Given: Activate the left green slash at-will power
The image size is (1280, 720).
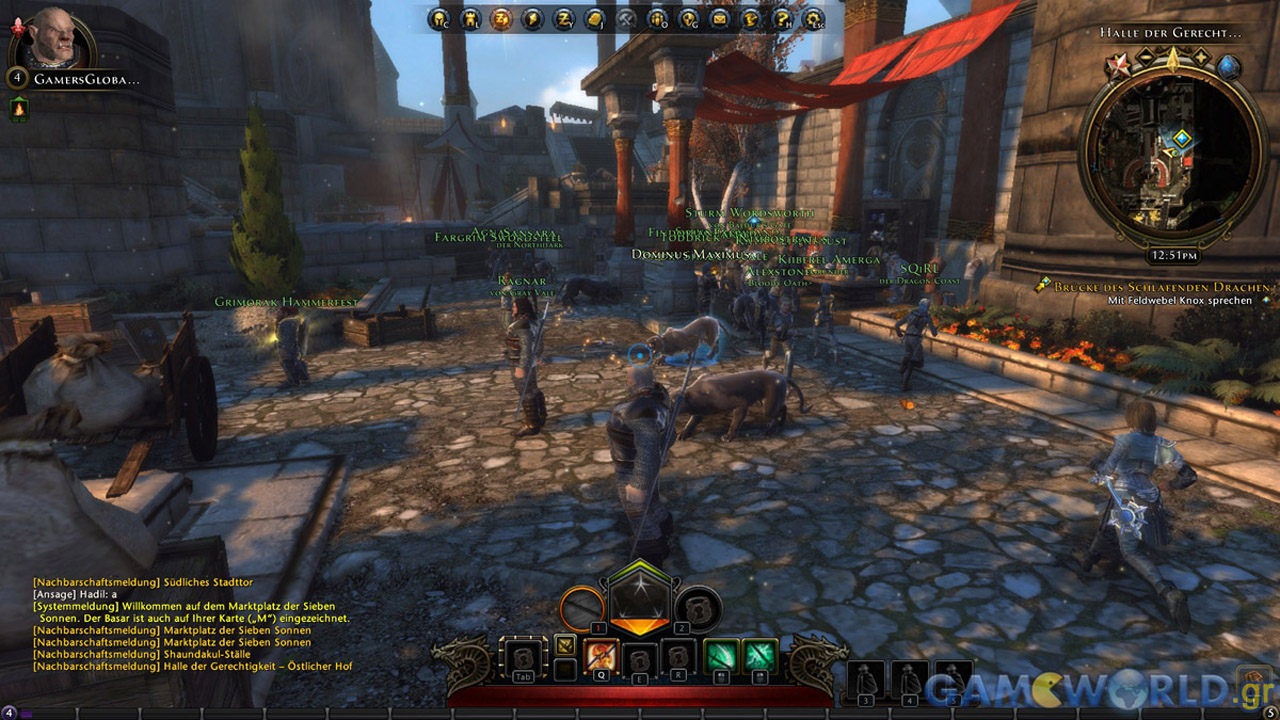Looking at the screenshot, I should coord(722,656).
